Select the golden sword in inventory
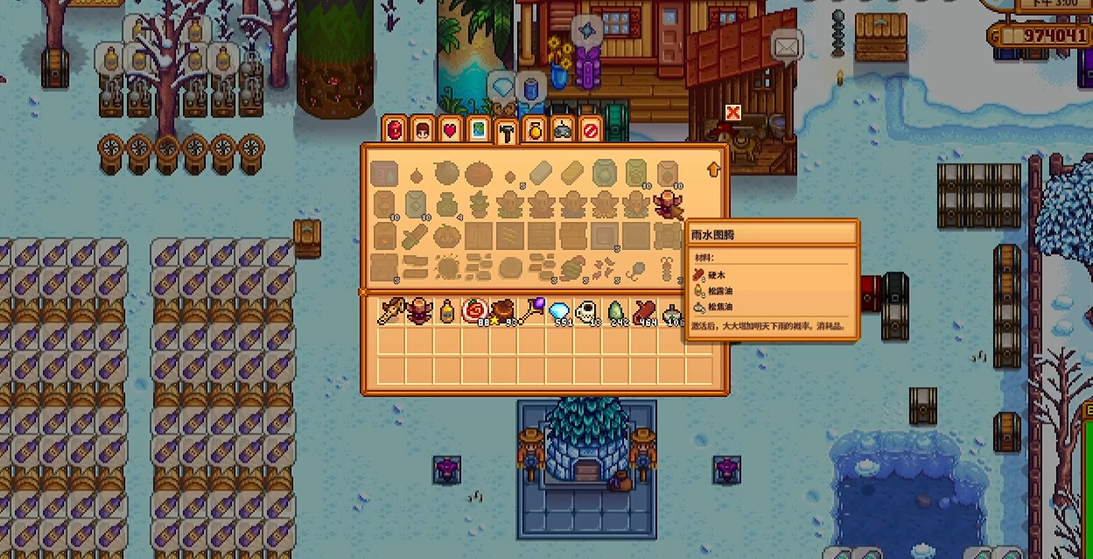Image resolution: width=1093 pixels, height=559 pixels. pyautogui.click(x=391, y=311)
